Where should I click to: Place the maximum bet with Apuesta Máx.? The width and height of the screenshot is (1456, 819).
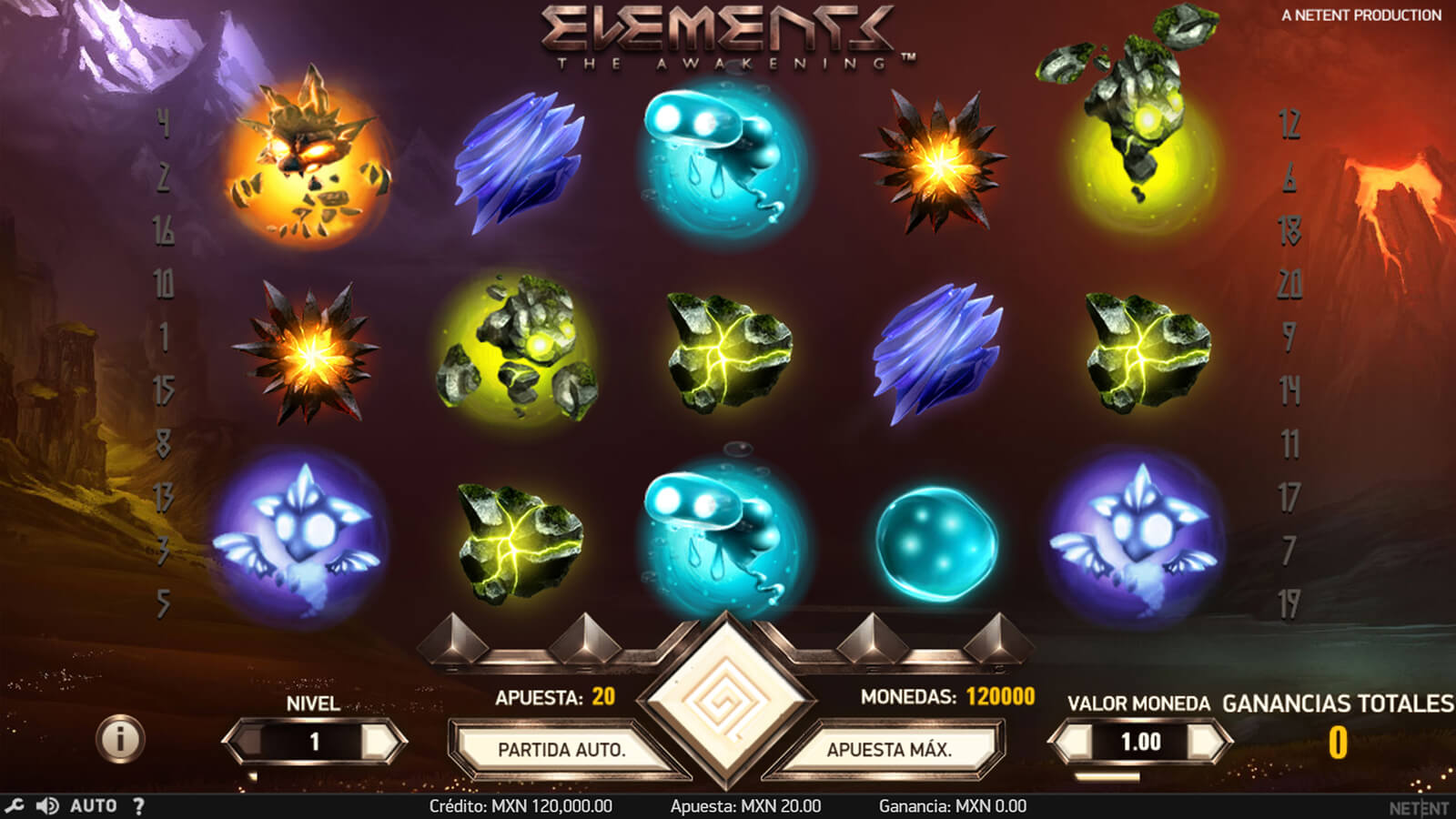(x=889, y=750)
